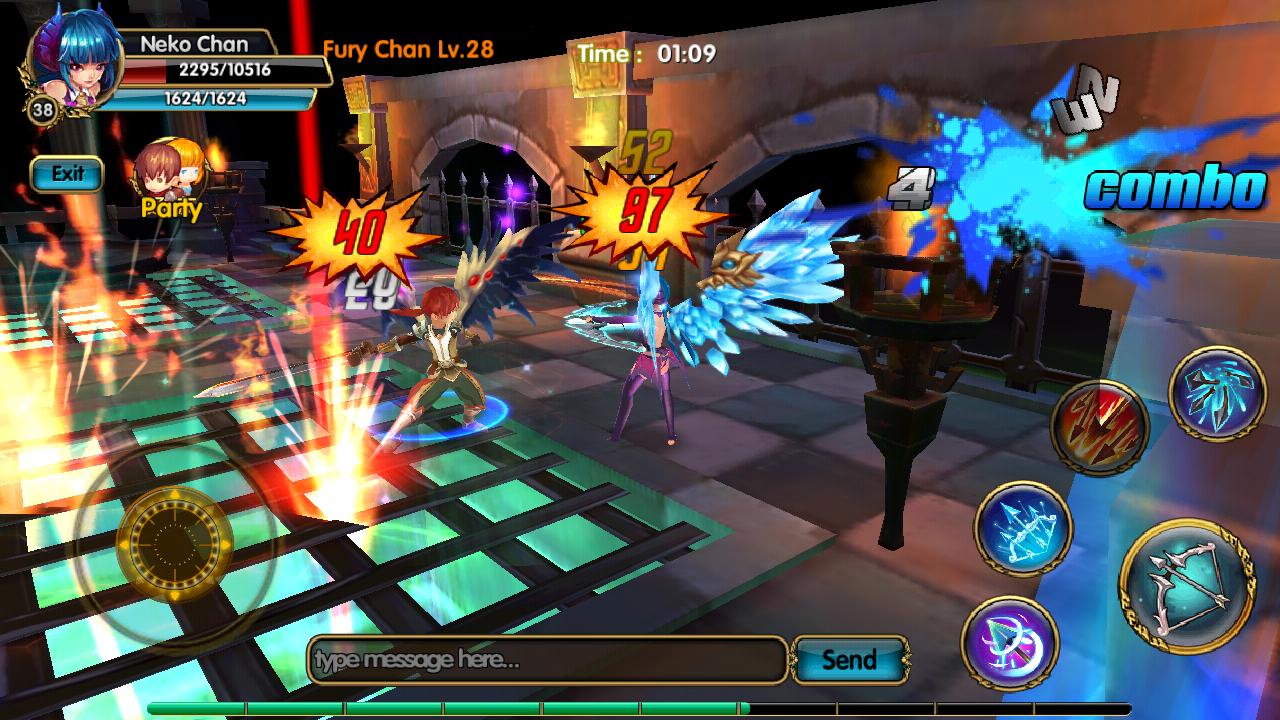Cast the glowing blue crossbow skill
The height and width of the screenshot is (720, 1280).
[1023, 528]
